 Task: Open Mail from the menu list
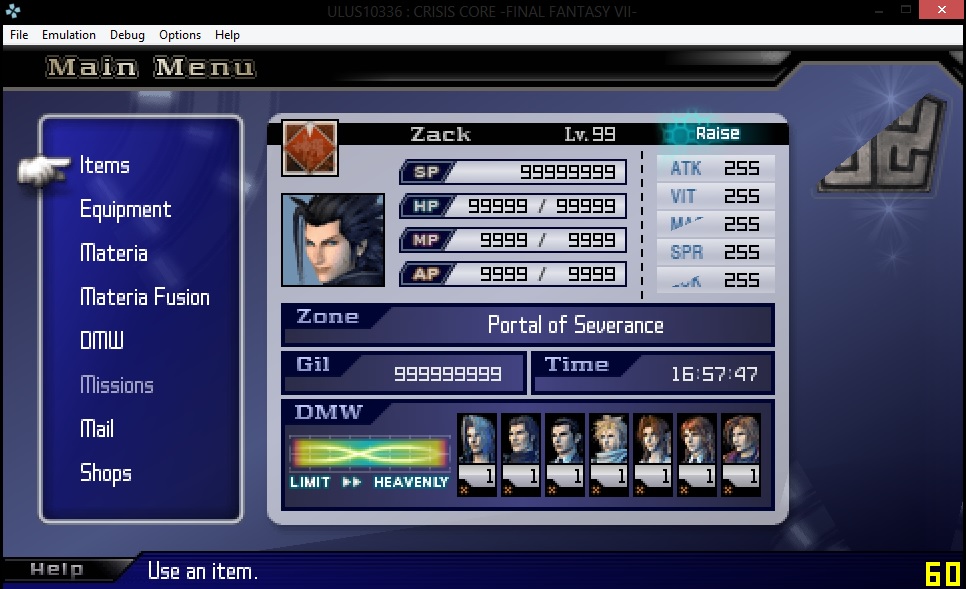click(97, 429)
